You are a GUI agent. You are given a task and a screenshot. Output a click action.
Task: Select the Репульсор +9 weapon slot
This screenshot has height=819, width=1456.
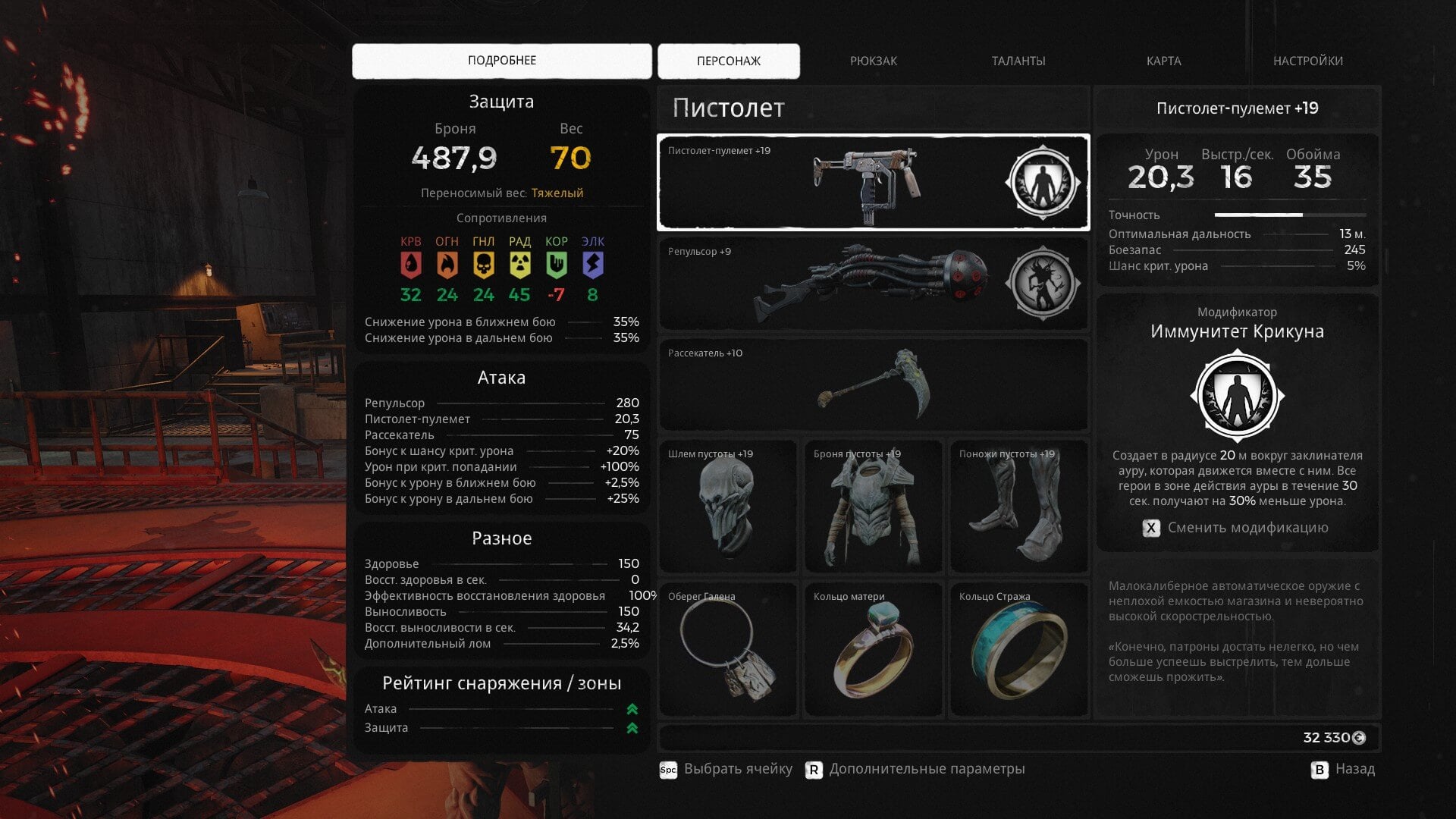tap(834, 284)
